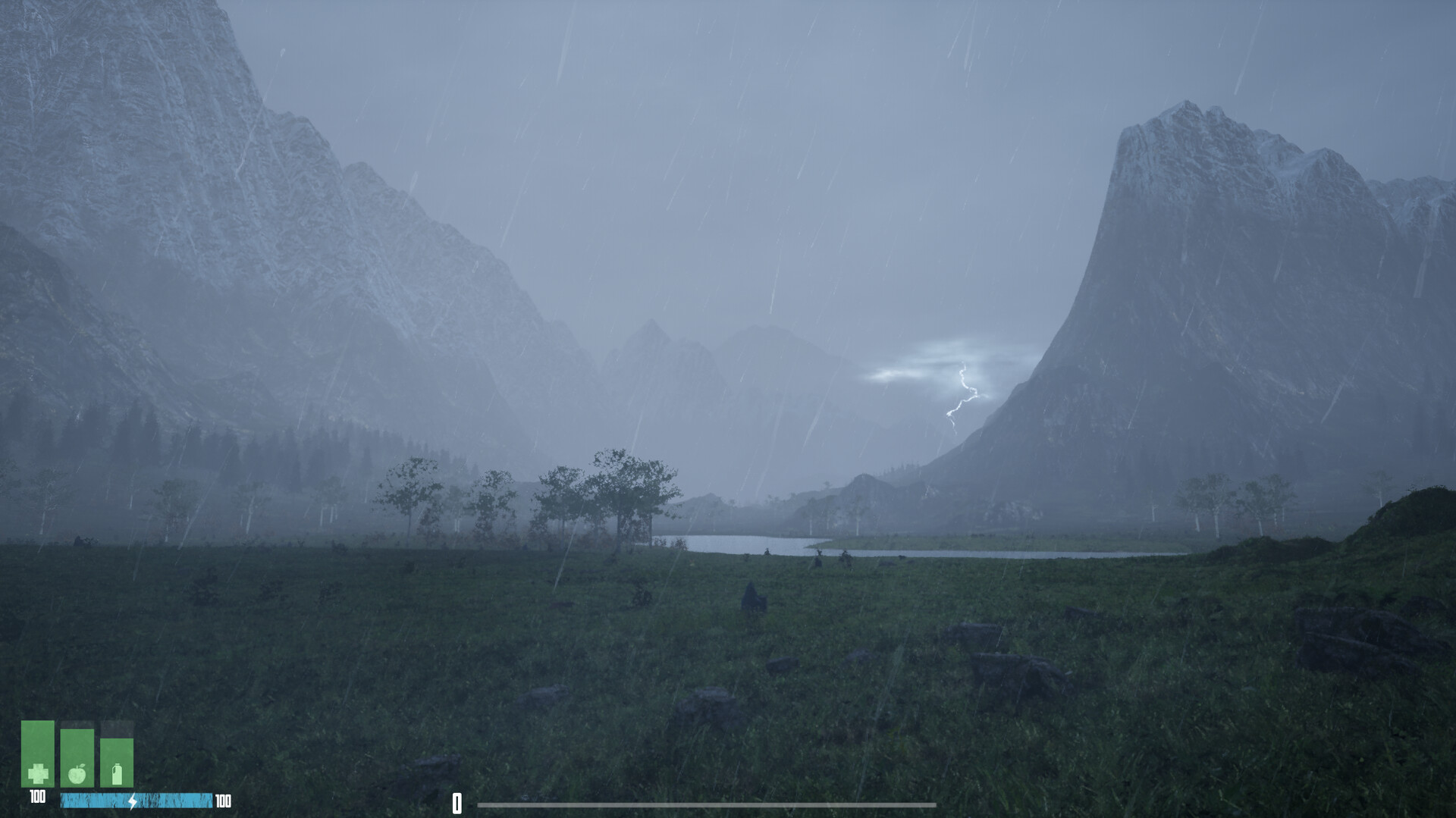Click the milk bottle thirst icon
The height and width of the screenshot is (818, 1456).
point(117,774)
